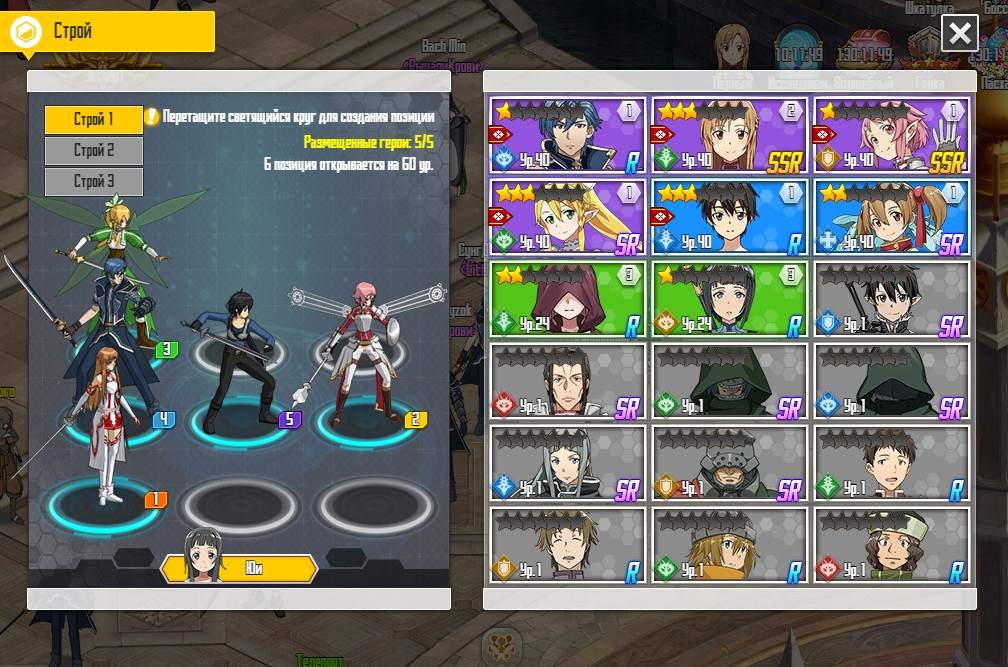Viewport: 1008px width, 667px height.
Task: Pick the curly-haired headband R card
Action: point(892,546)
